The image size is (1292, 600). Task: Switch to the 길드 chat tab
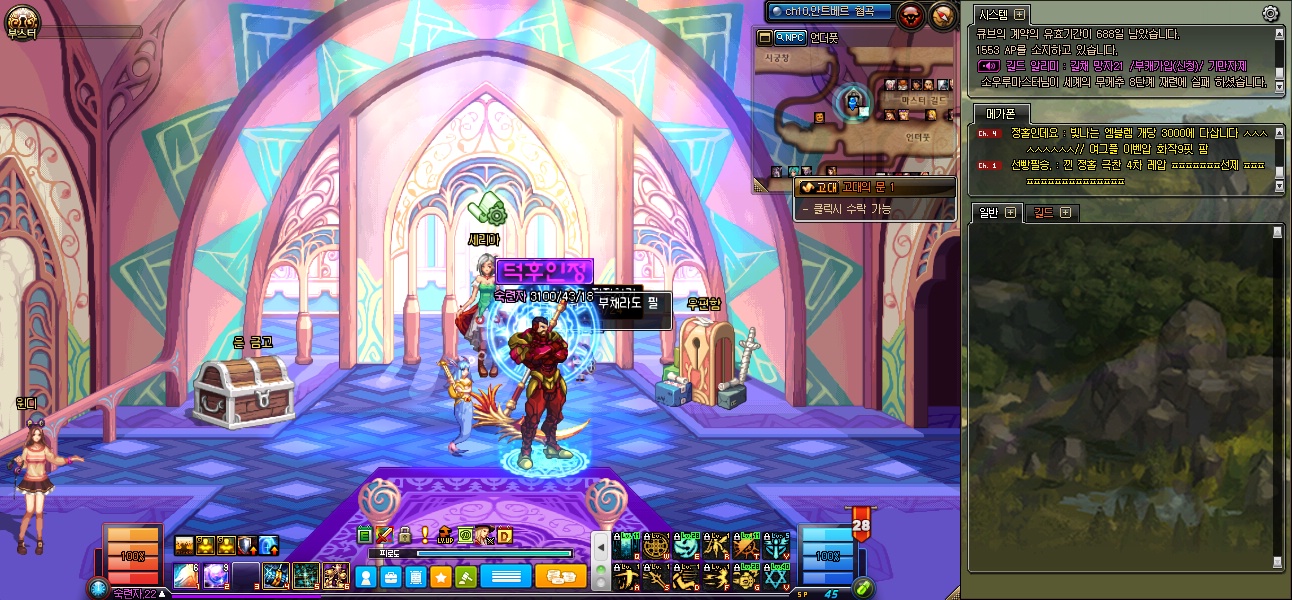(x=1043, y=212)
